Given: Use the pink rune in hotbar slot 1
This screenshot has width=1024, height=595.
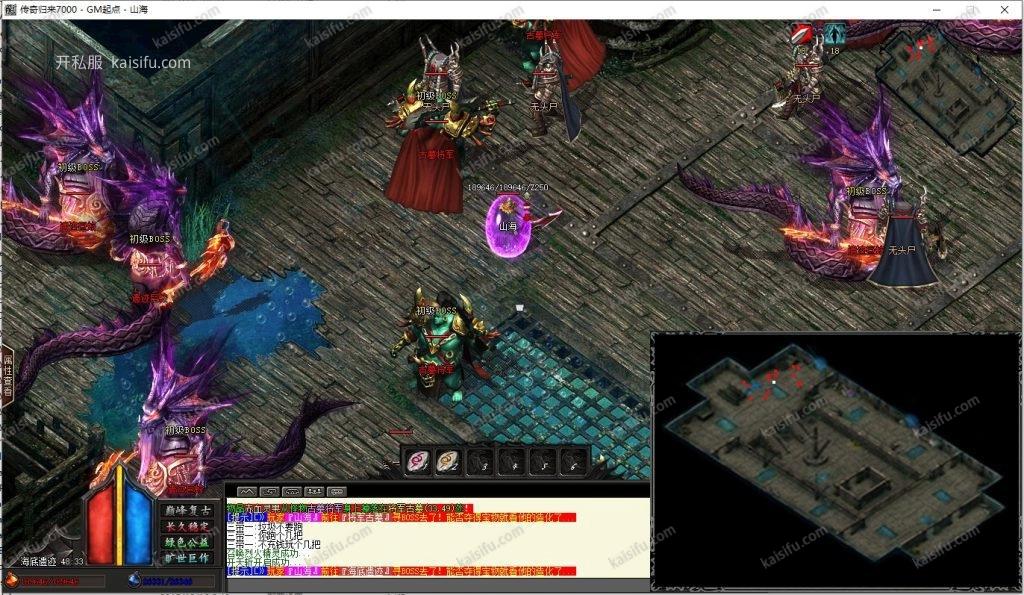Looking at the screenshot, I should point(418,461).
